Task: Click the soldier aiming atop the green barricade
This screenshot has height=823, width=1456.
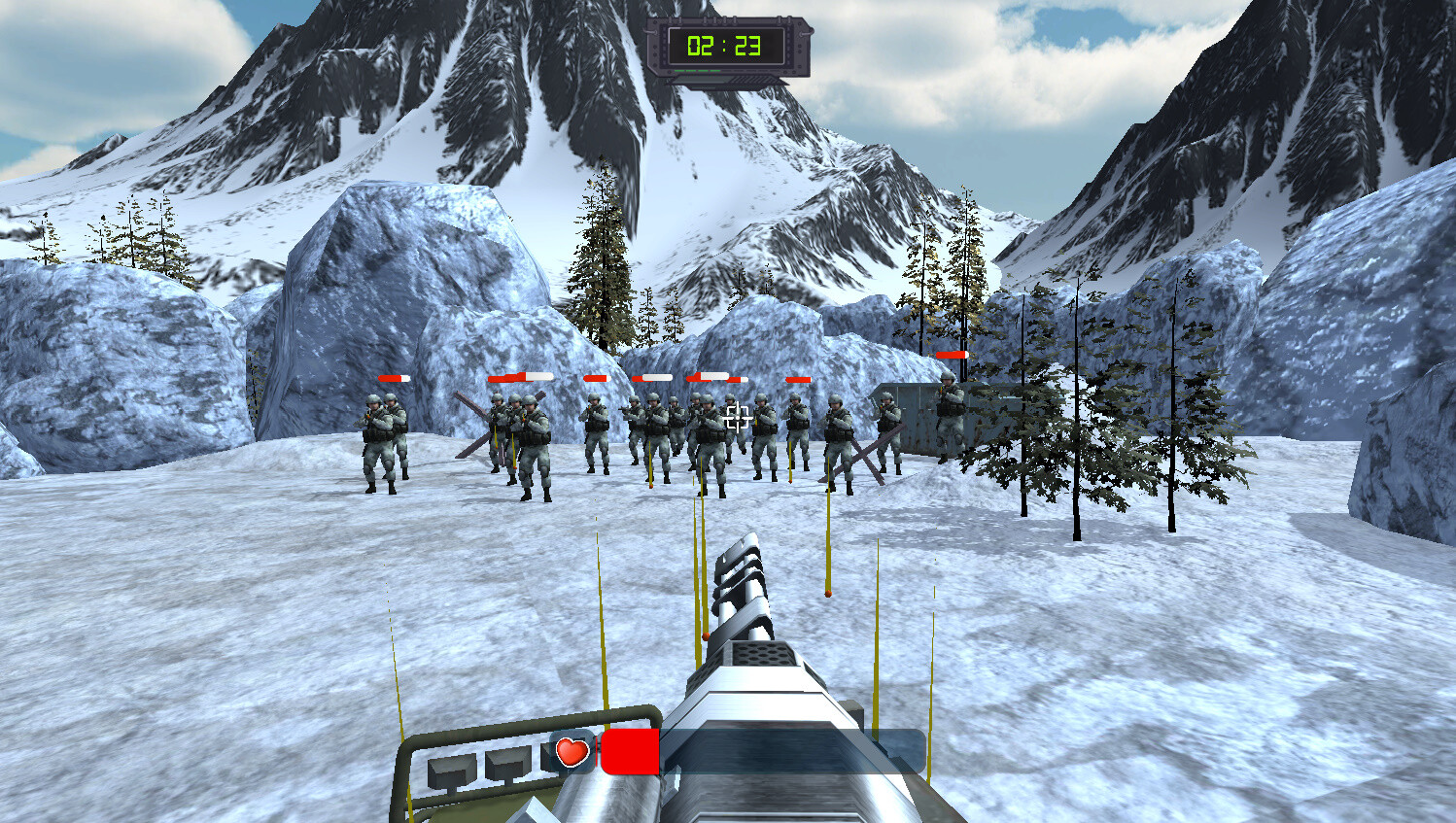Action: tap(948, 413)
